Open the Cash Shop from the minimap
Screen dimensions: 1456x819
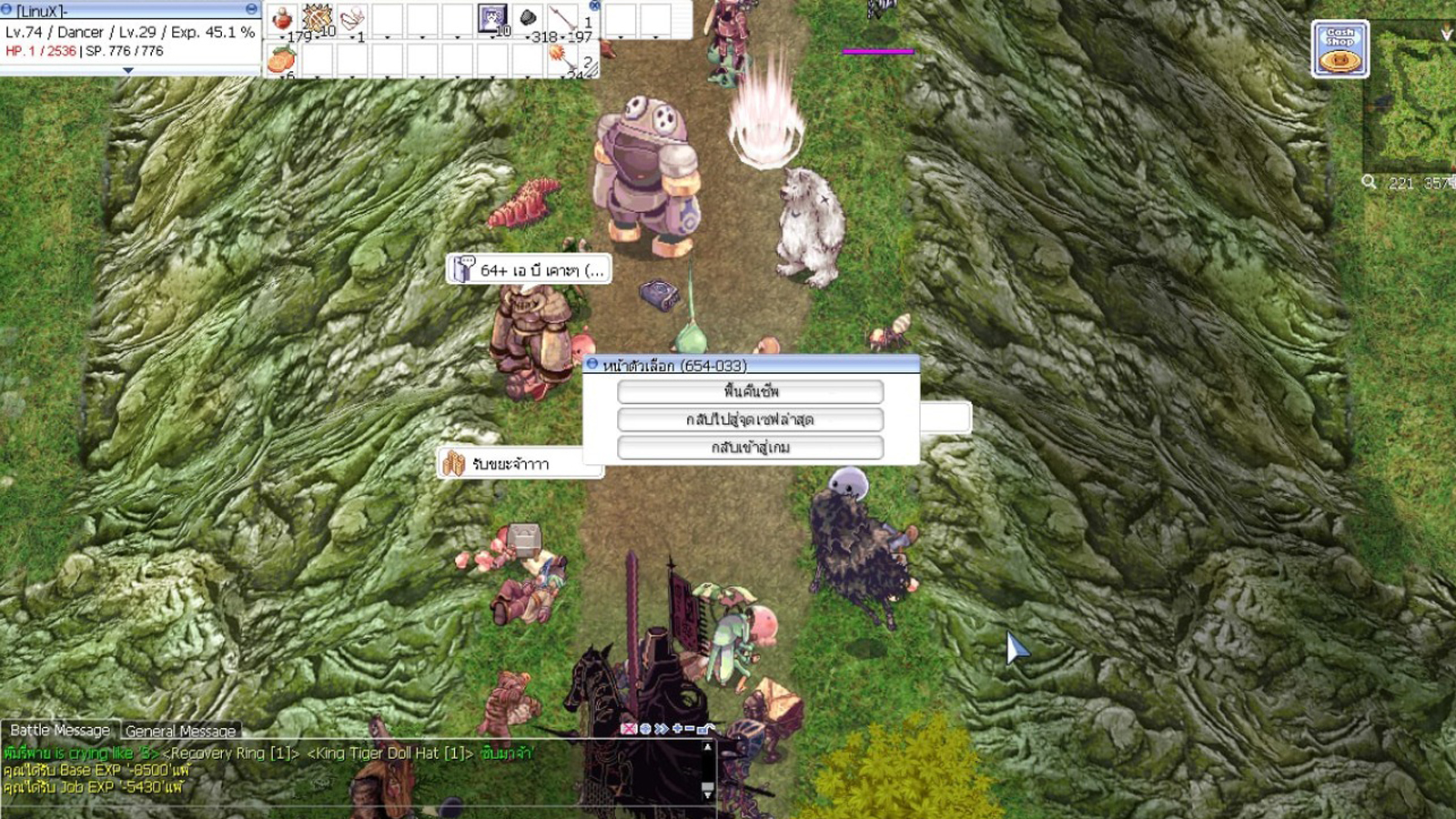[x=1340, y=47]
